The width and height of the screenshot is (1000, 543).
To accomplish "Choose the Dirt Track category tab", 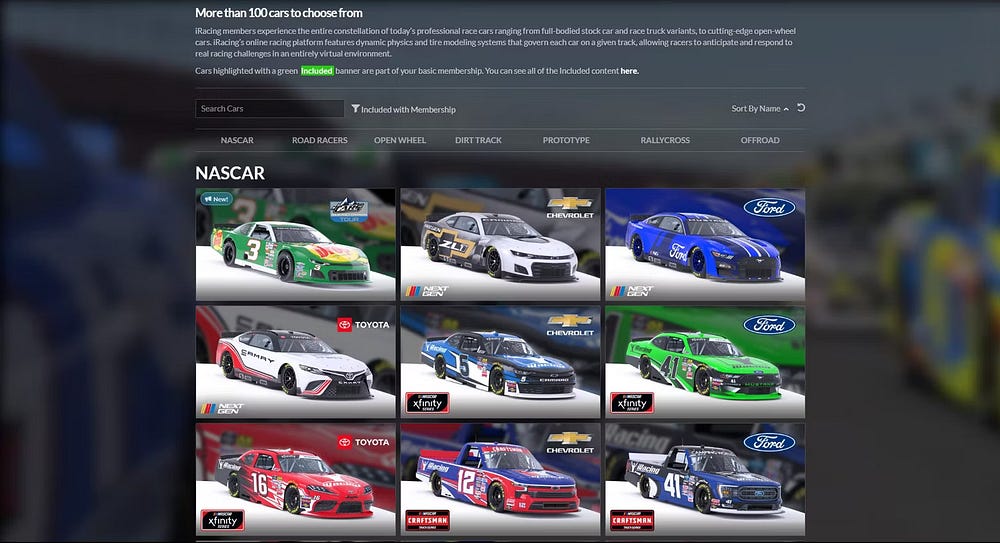I will coord(478,140).
